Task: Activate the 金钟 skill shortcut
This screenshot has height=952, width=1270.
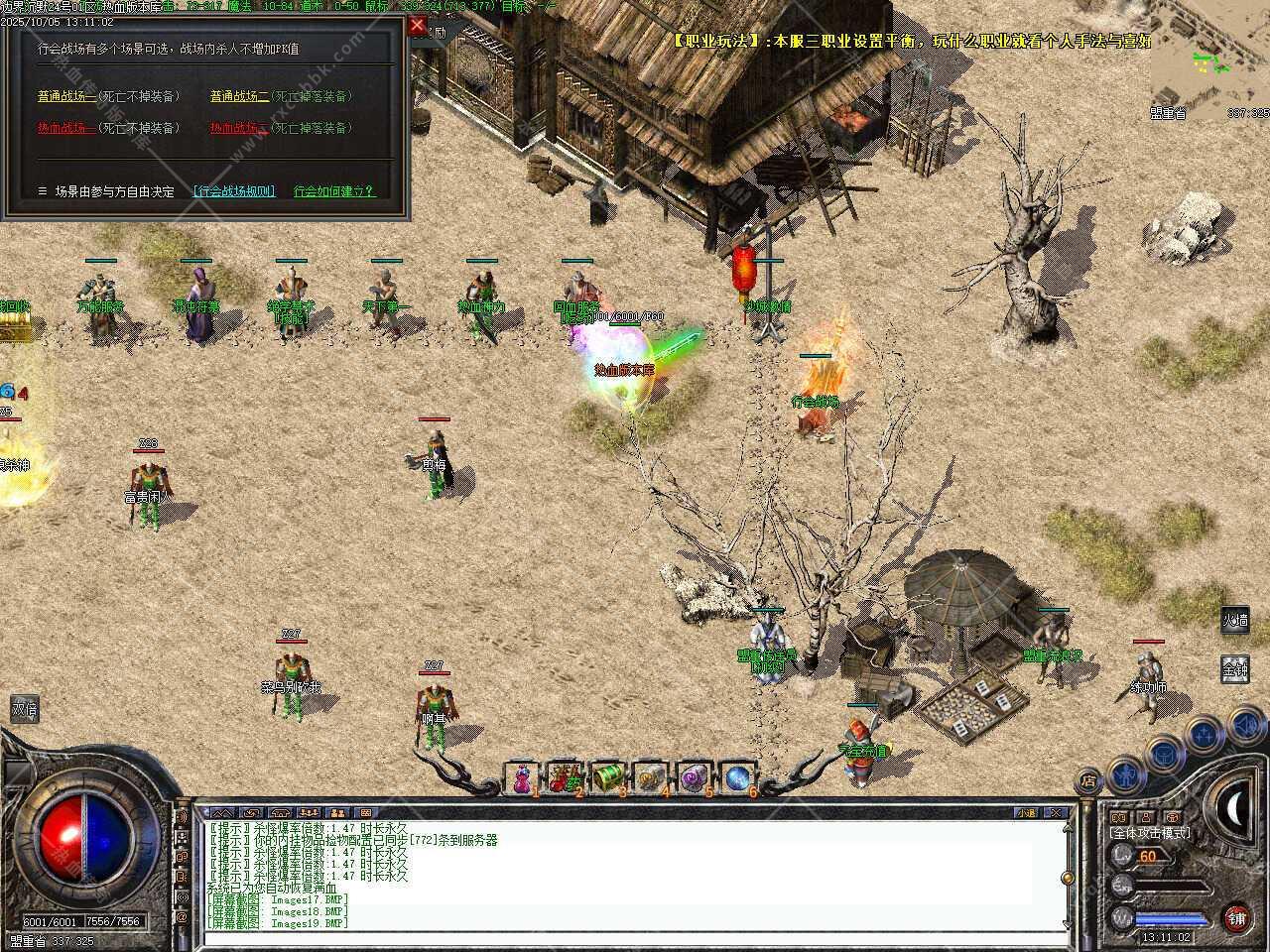Action: (x=1234, y=670)
